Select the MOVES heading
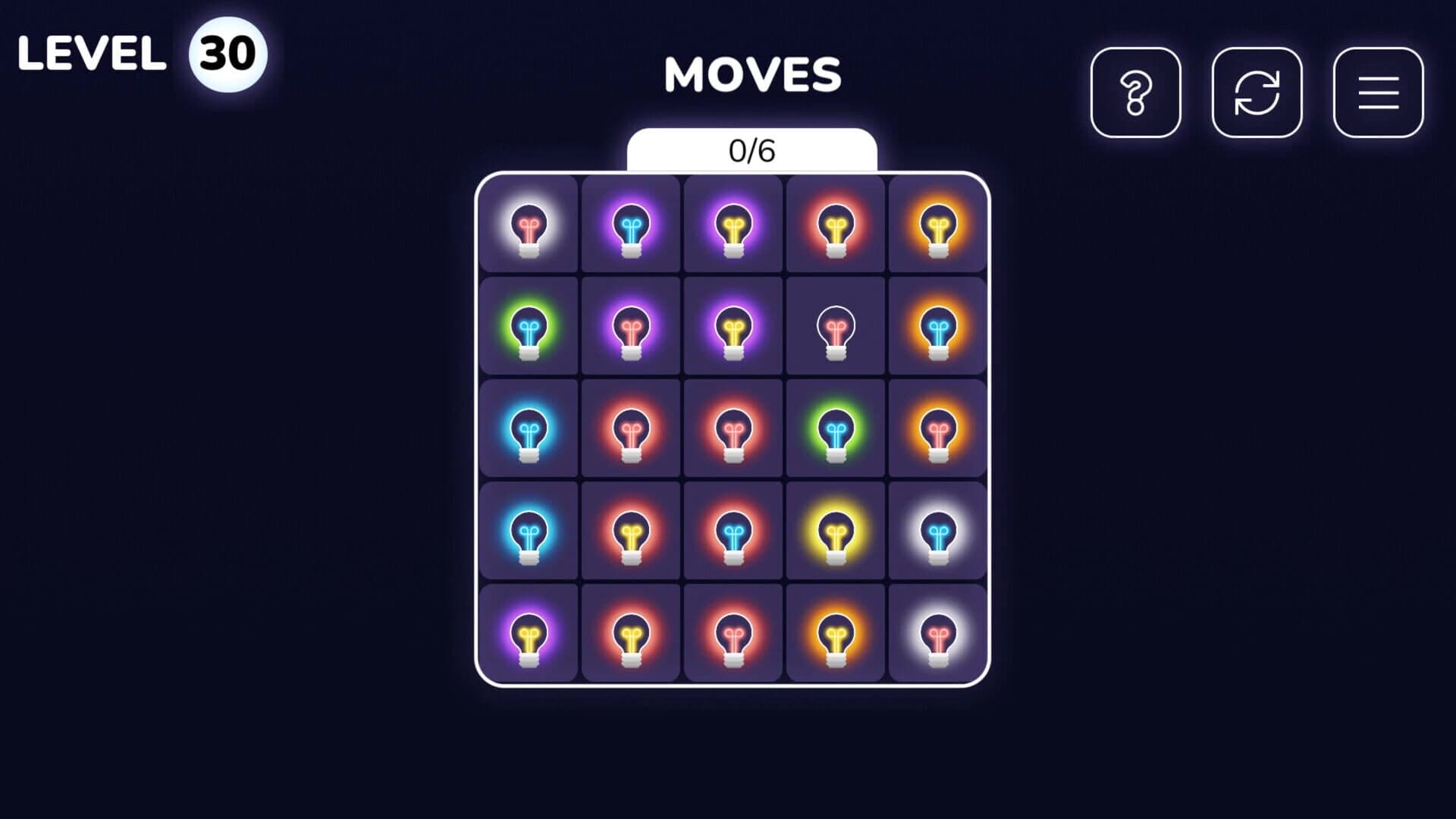The height and width of the screenshot is (819, 1456). [753, 74]
